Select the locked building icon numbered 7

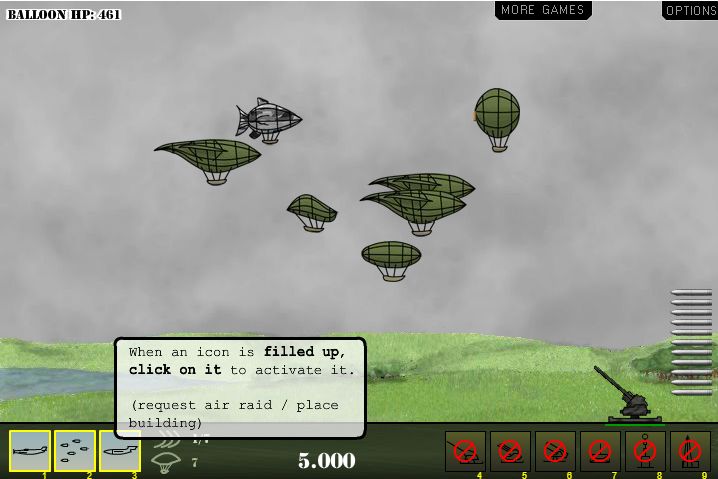pyautogui.click(x=600, y=451)
